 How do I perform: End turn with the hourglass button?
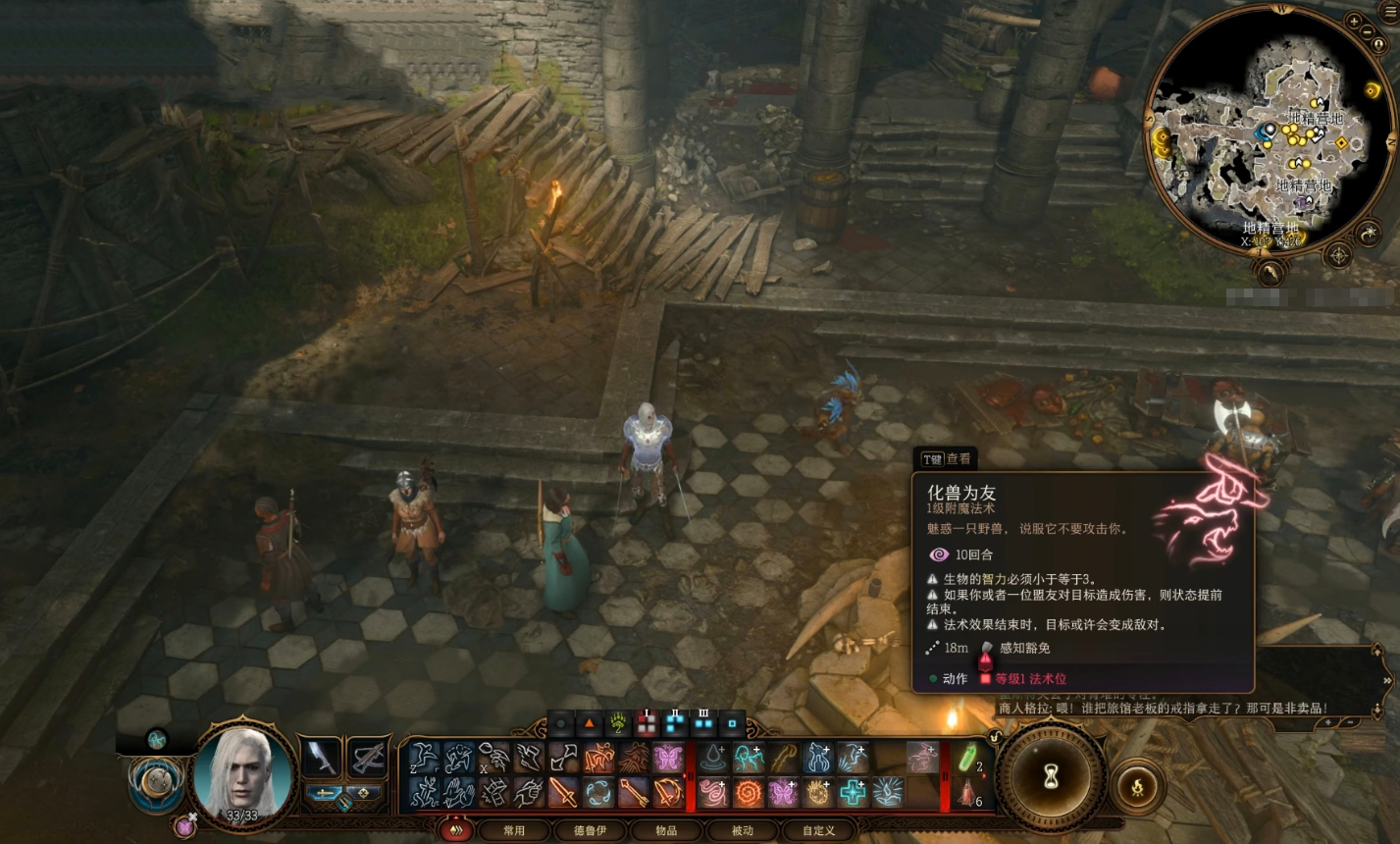(1052, 774)
